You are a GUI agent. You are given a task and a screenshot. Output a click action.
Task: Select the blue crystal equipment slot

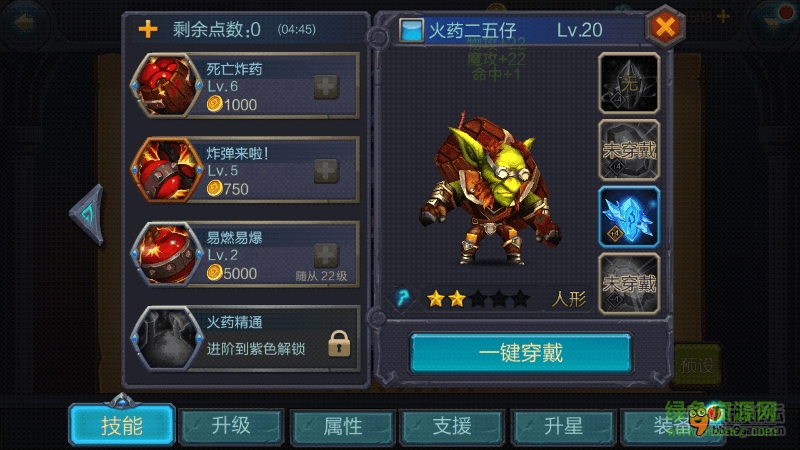click(x=628, y=216)
